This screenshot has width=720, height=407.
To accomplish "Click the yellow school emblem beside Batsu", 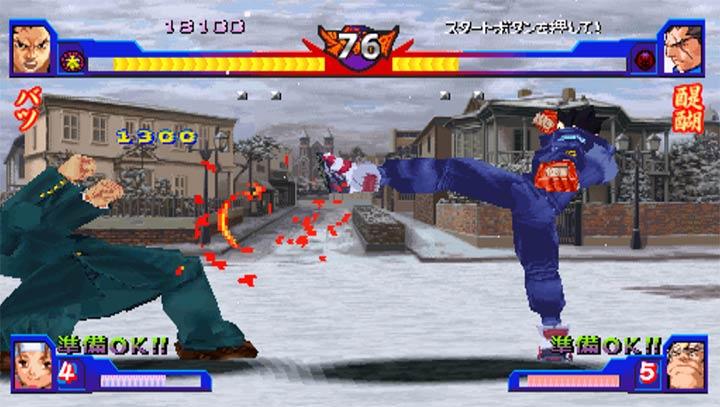I will [73, 62].
